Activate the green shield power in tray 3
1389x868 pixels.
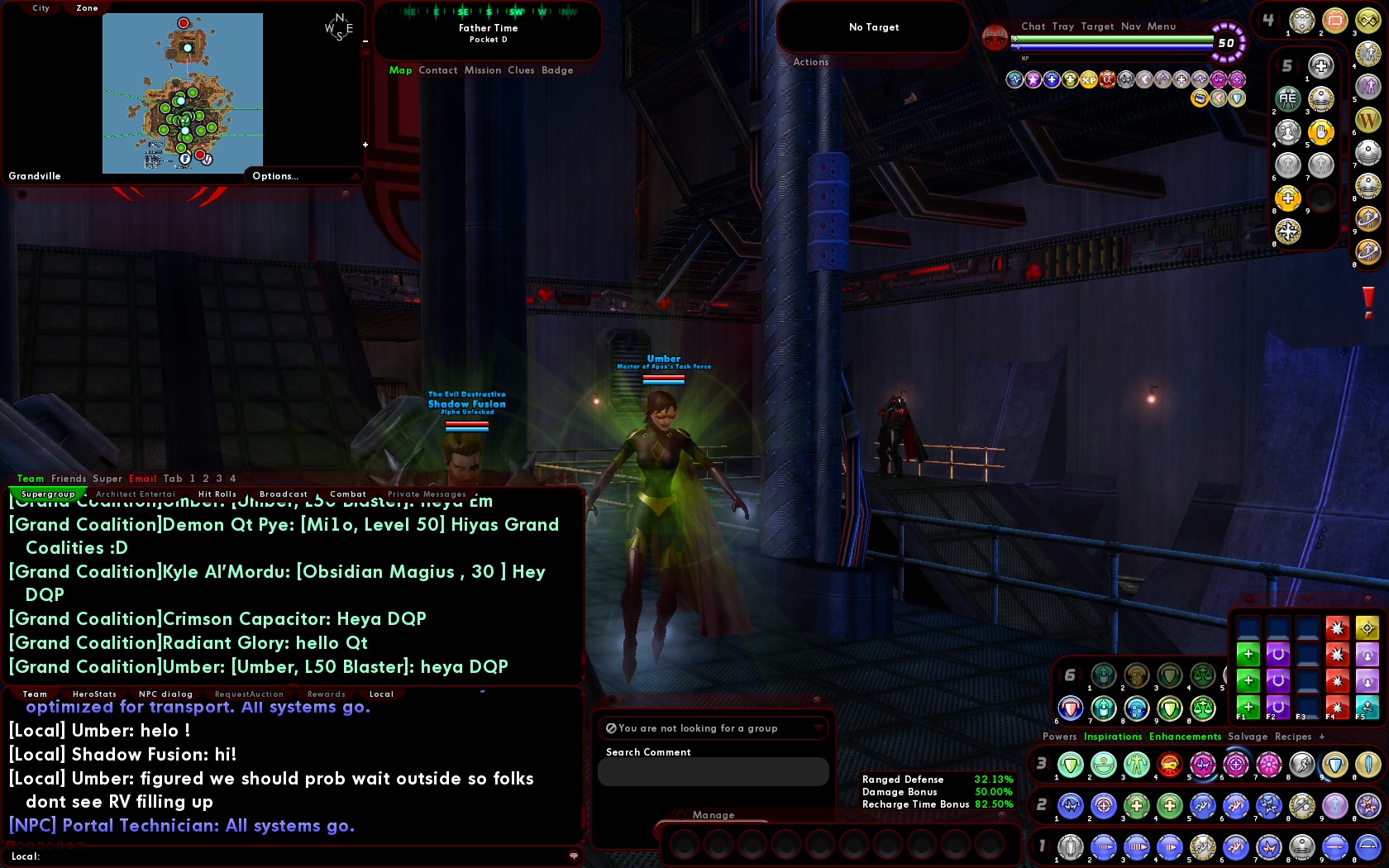1068,765
